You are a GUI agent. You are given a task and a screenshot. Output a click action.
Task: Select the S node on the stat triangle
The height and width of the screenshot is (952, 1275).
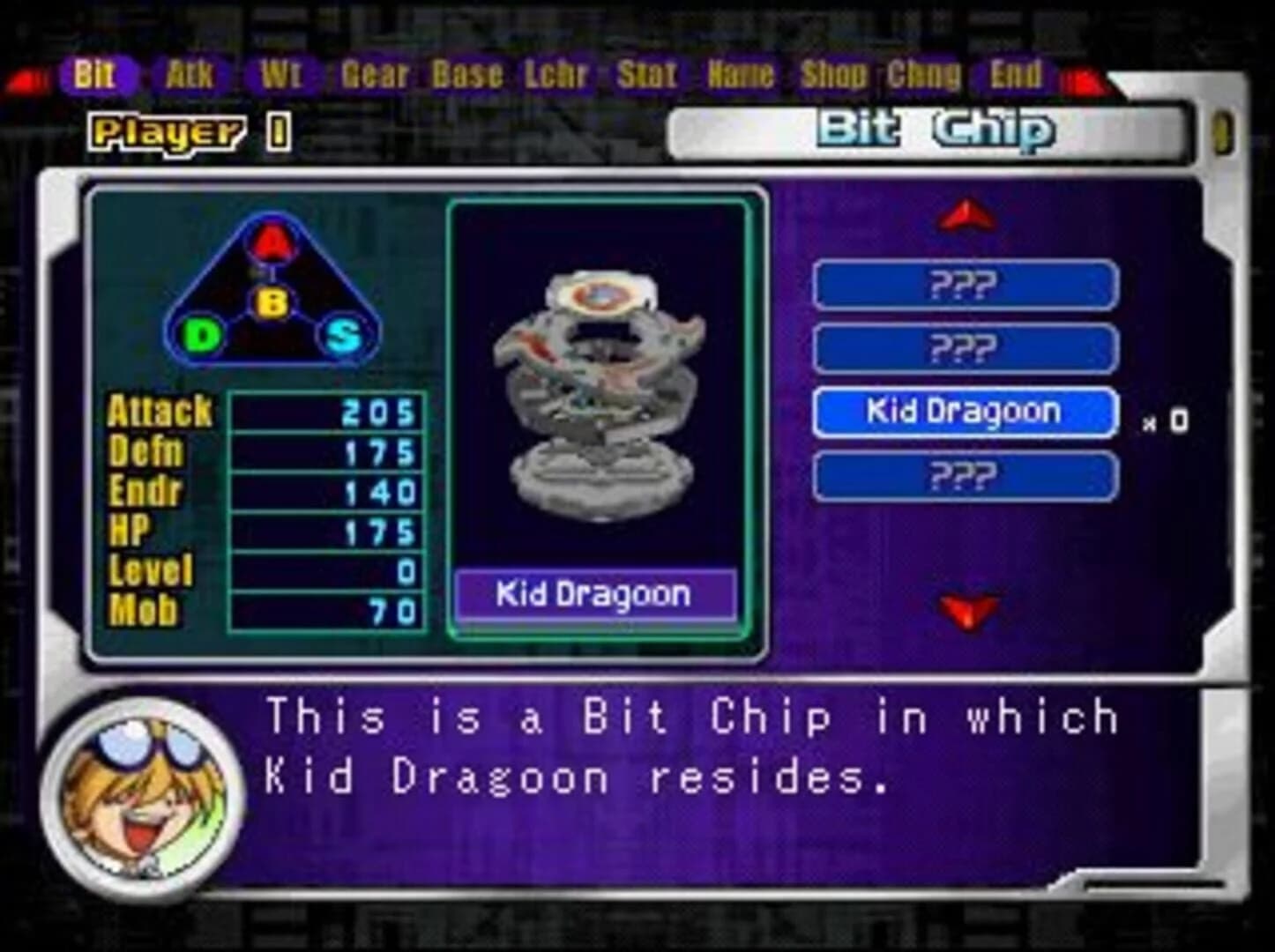point(345,335)
